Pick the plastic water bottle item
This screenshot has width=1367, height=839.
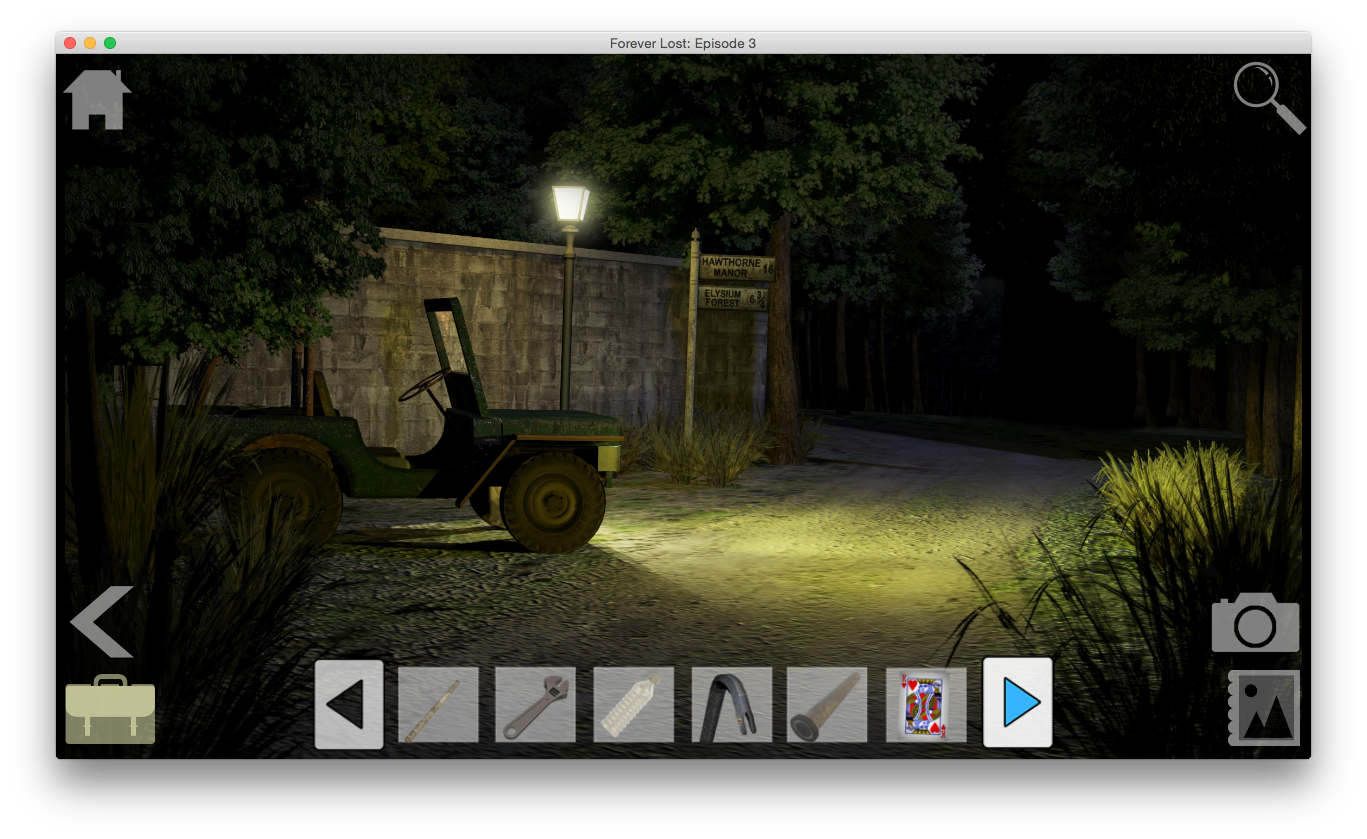(x=633, y=705)
